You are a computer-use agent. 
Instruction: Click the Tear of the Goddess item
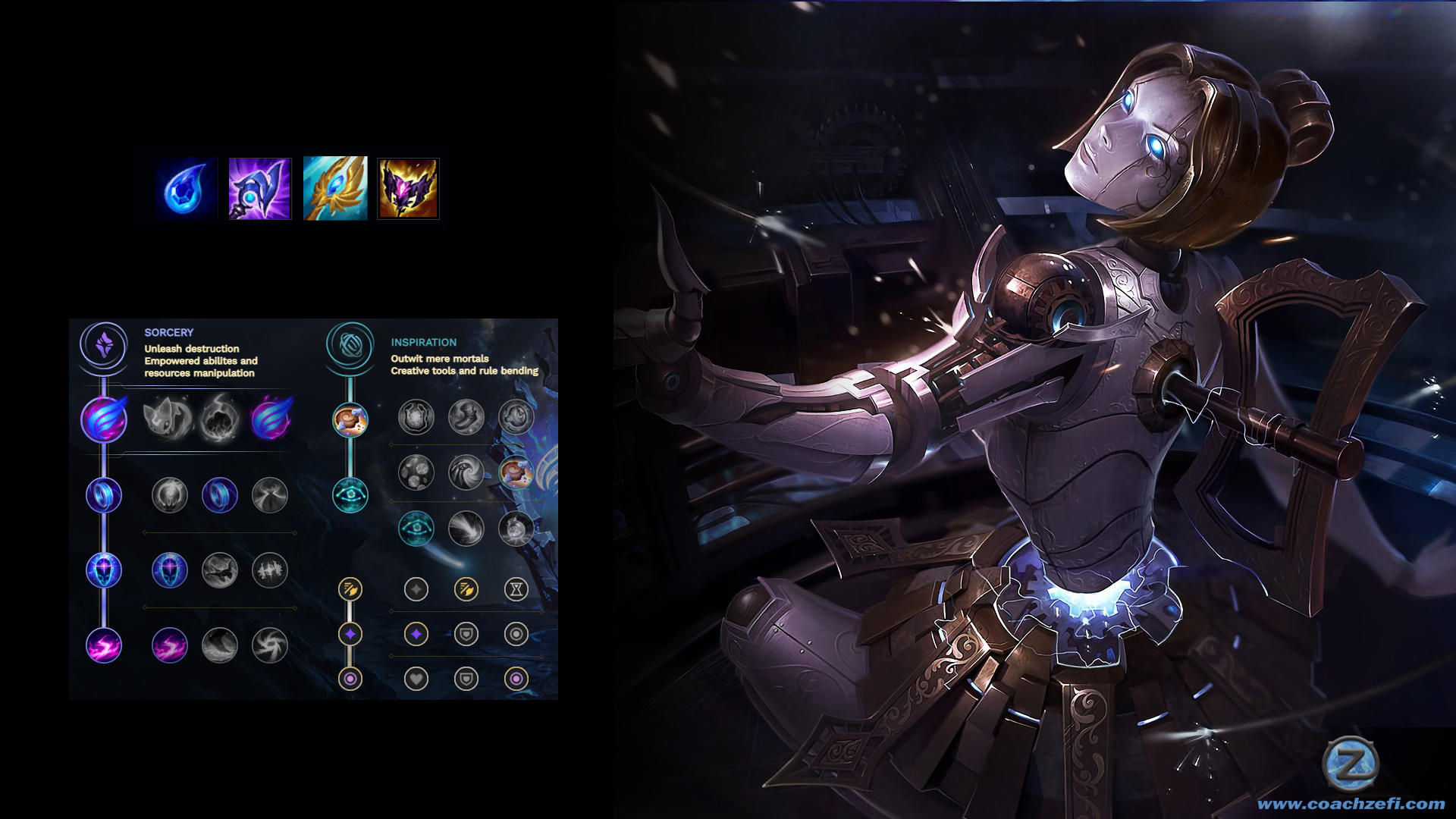(186, 189)
